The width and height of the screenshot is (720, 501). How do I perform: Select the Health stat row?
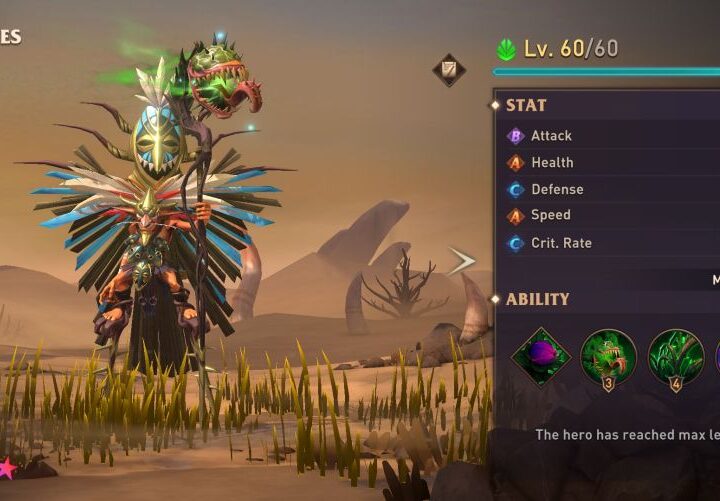click(610, 162)
